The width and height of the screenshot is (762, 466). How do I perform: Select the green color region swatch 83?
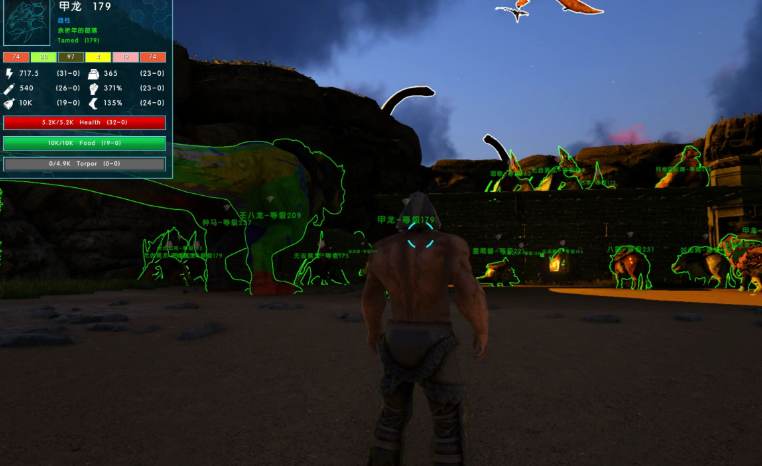click(x=42, y=57)
